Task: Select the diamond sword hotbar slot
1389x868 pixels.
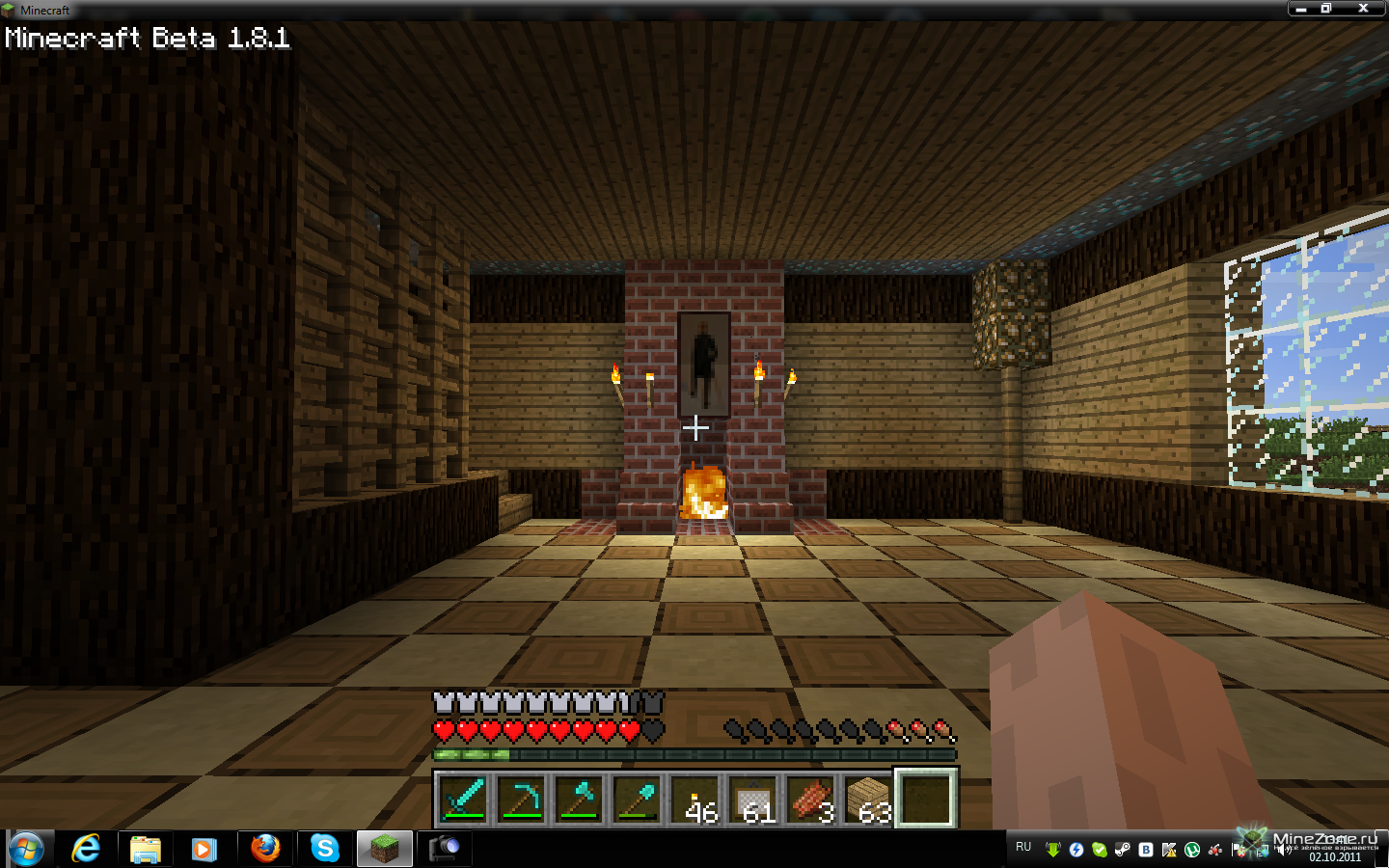Action: [464, 799]
